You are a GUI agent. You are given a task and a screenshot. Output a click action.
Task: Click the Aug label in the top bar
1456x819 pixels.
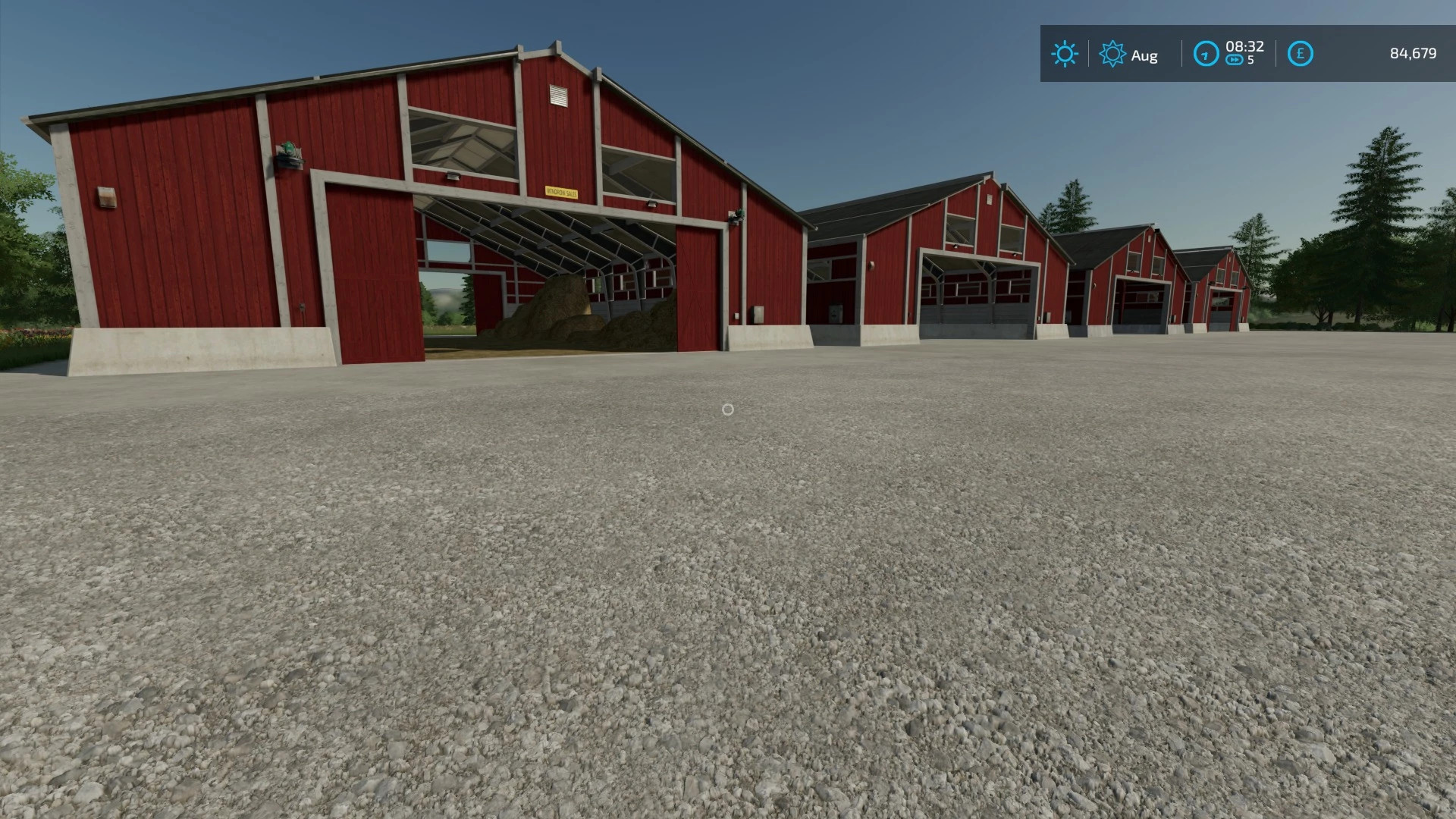tap(1147, 55)
